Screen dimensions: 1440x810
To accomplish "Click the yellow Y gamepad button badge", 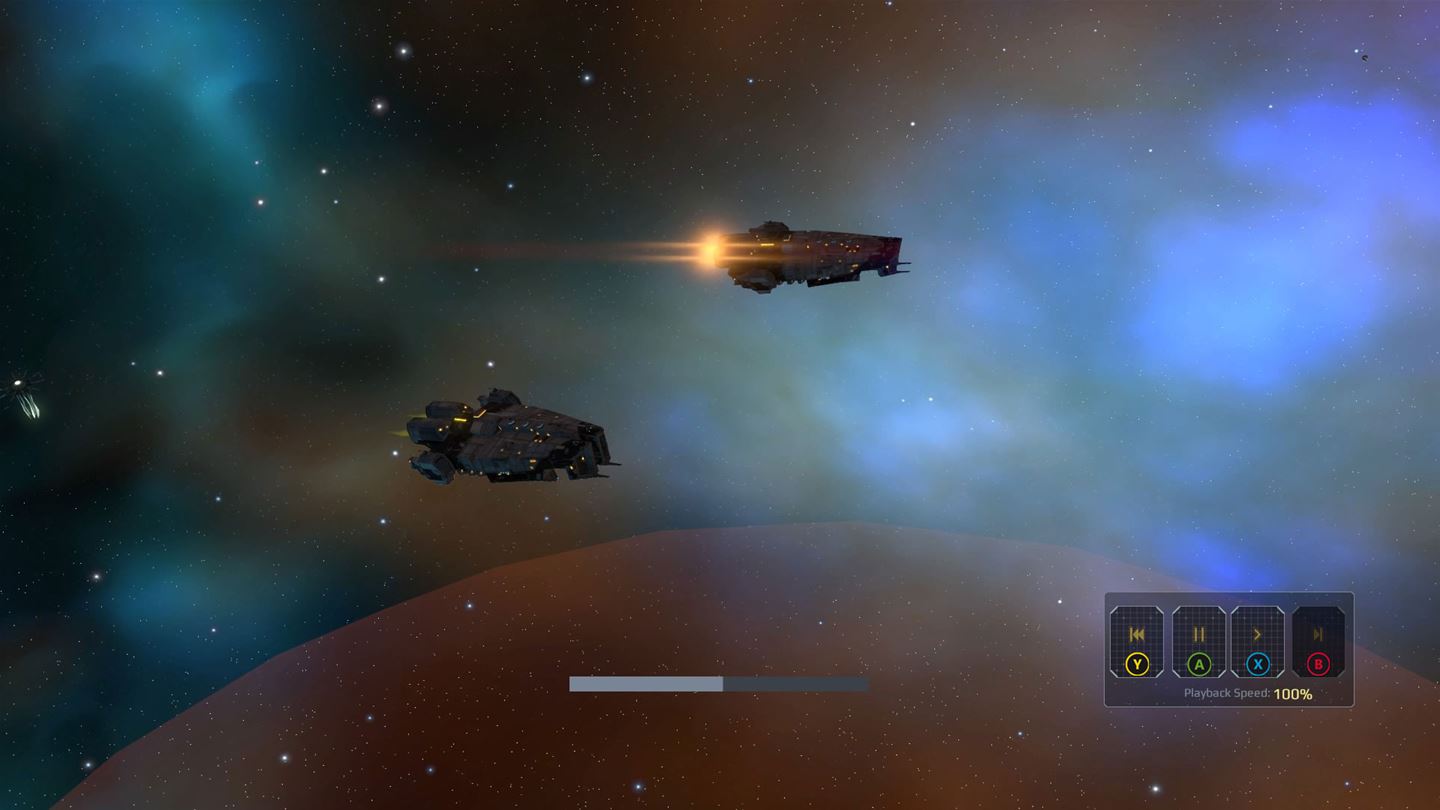I will 1136,664.
